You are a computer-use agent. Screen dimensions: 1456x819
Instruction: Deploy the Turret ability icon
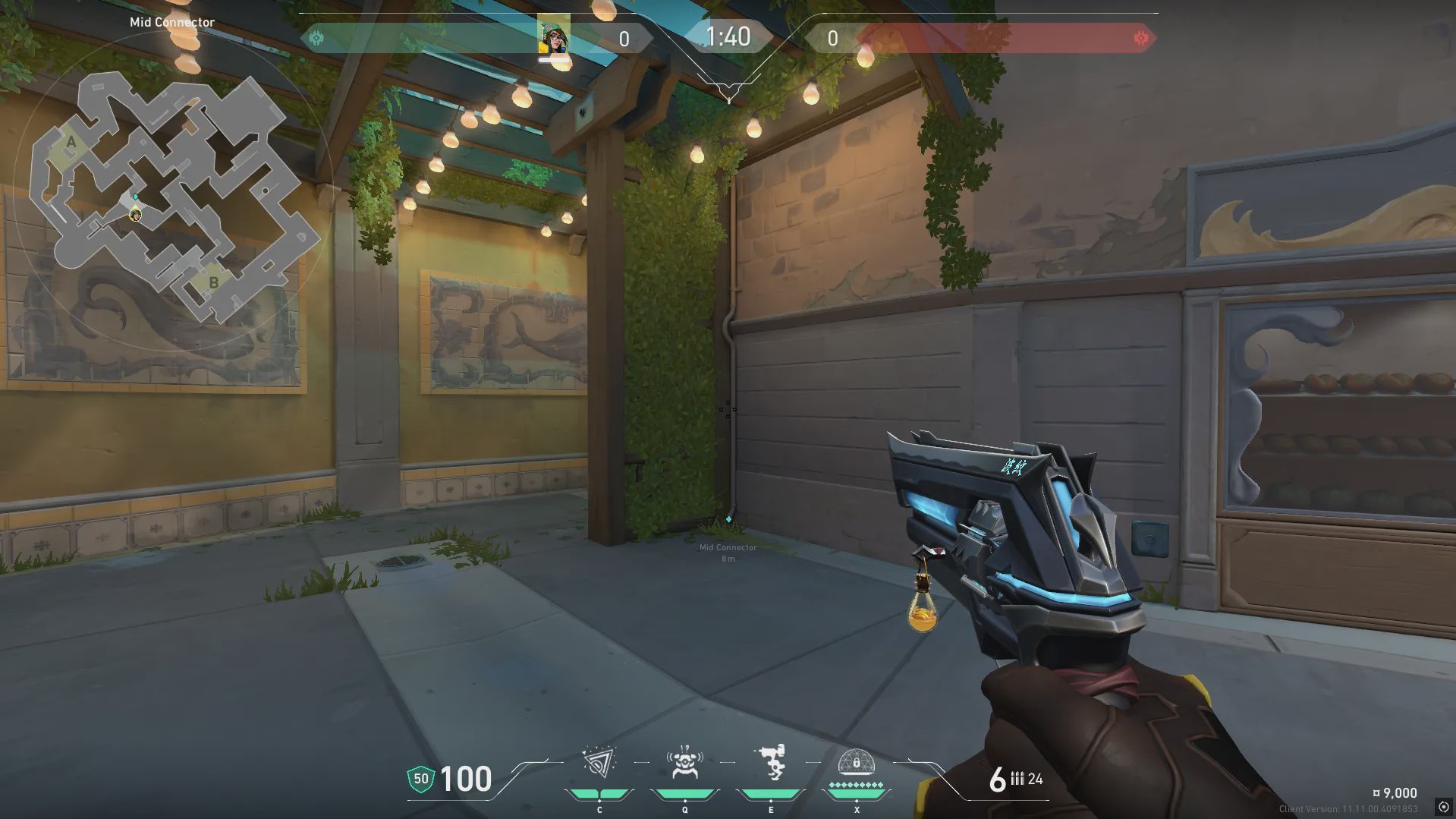click(771, 763)
